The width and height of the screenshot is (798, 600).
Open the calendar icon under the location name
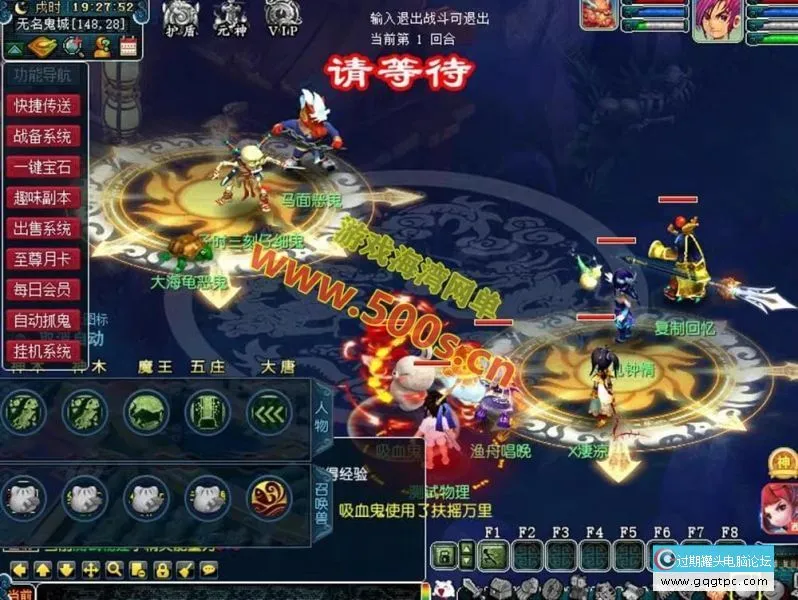[x=128, y=45]
